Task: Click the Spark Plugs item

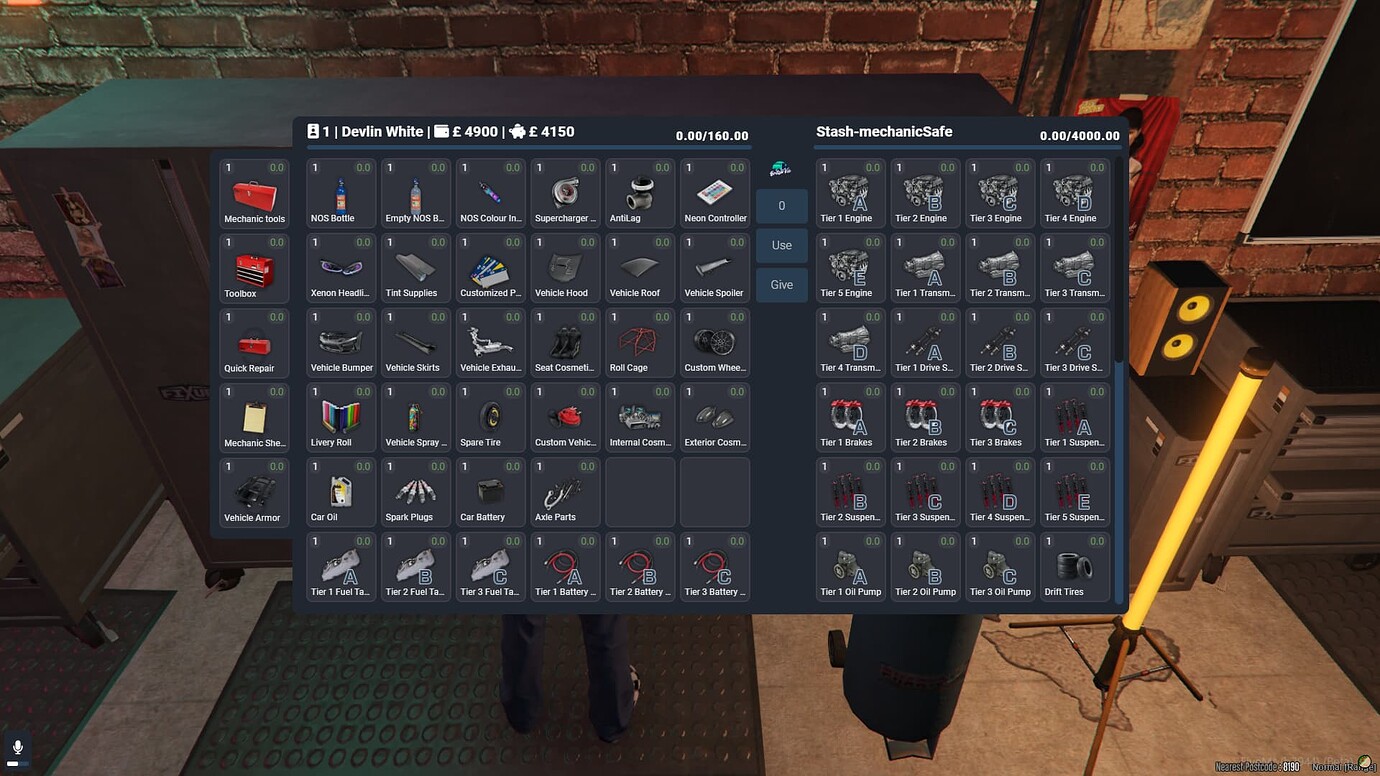Action: coord(415,490)
